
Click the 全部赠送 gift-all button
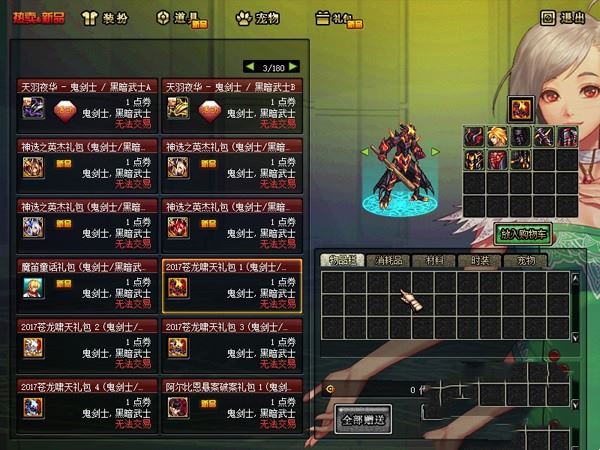[x=360, y=417]
